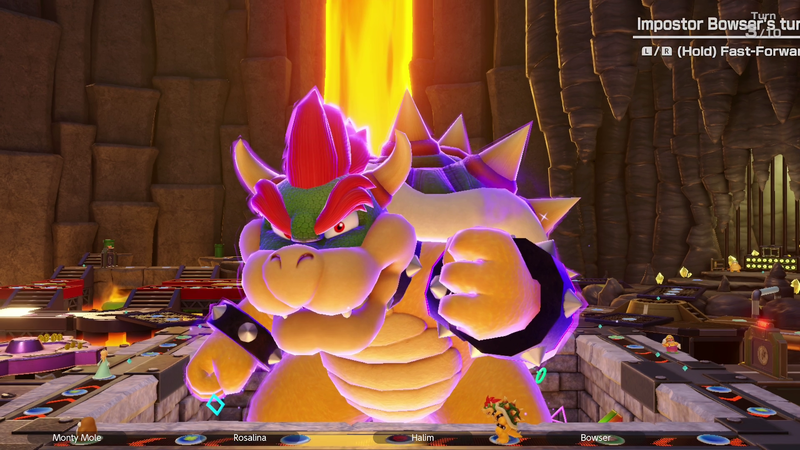Click the Halim player label
The image size is (800, 450).
click(x=424, y=437)
